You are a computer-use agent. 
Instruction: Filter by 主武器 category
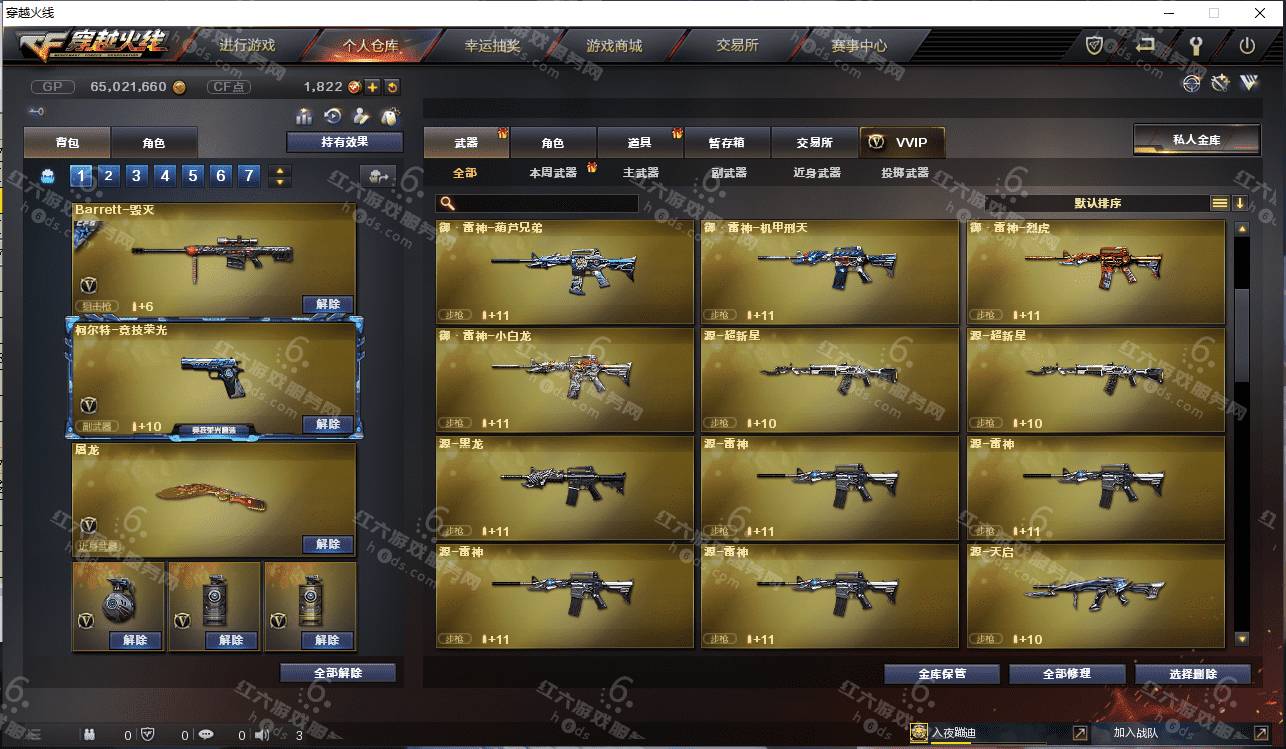pos(641,173)
